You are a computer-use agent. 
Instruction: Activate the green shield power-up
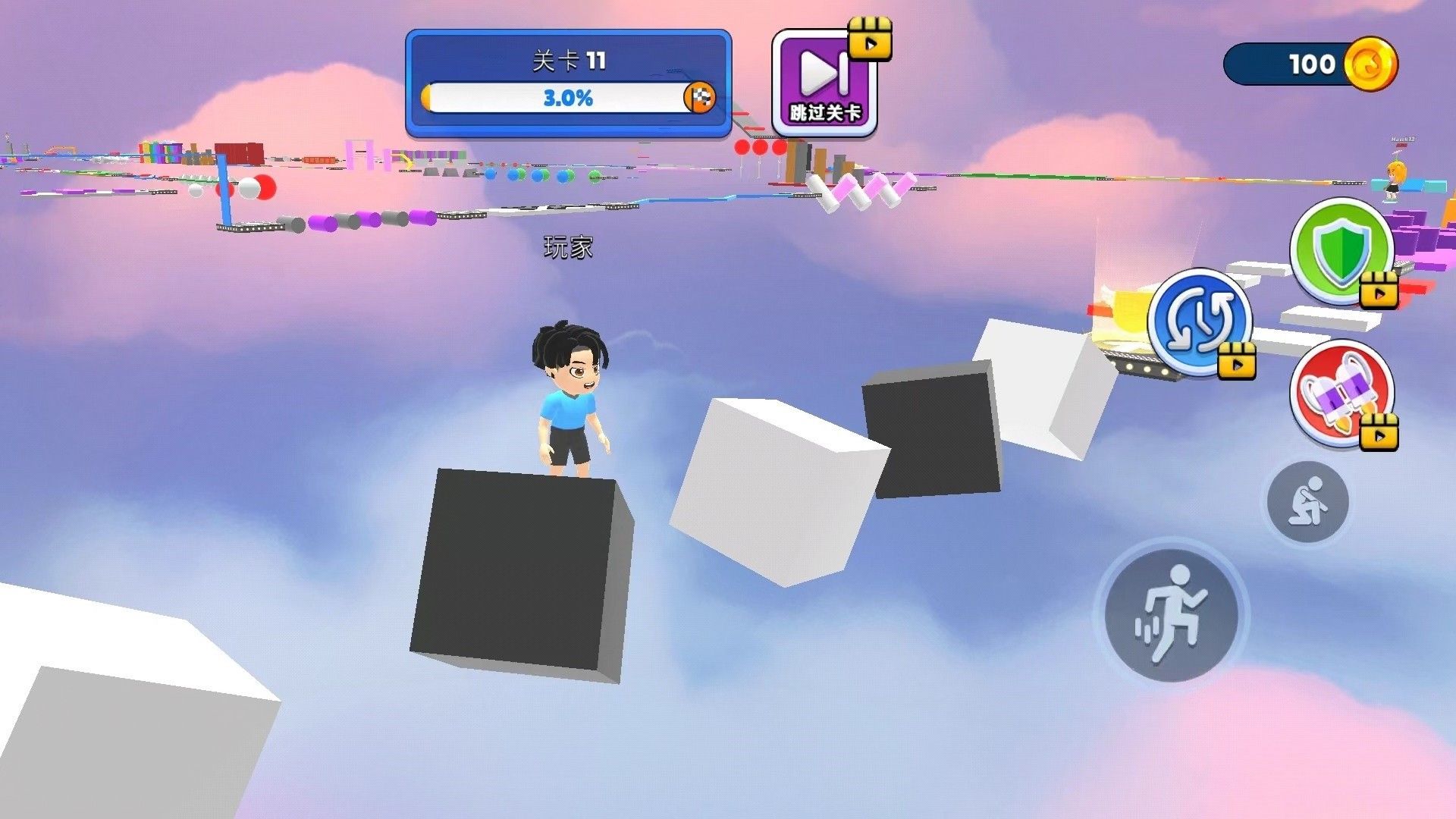[x=1341, y=249]
